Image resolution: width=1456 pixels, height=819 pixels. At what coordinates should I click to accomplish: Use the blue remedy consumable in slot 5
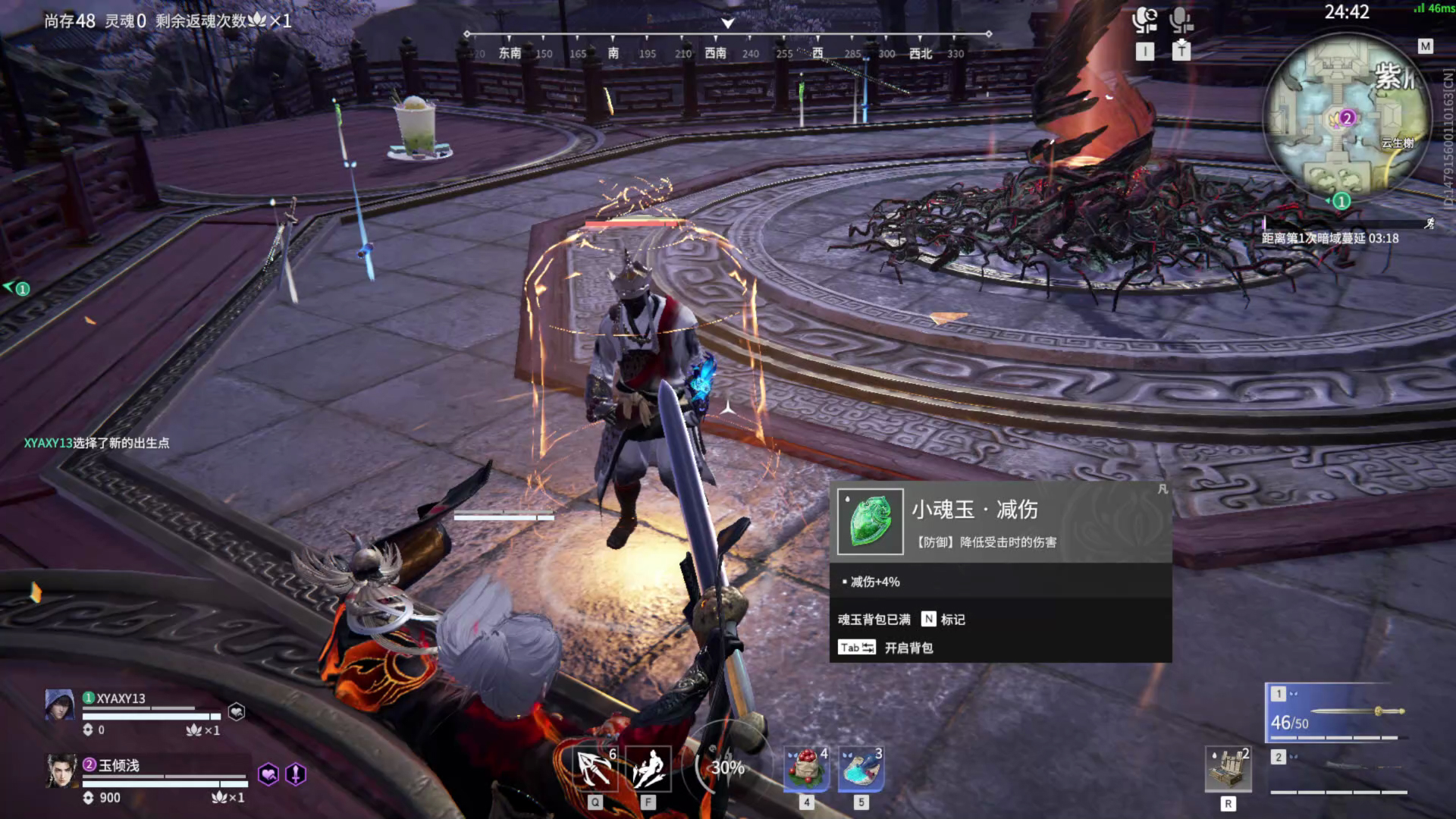[x=861, y=770]
